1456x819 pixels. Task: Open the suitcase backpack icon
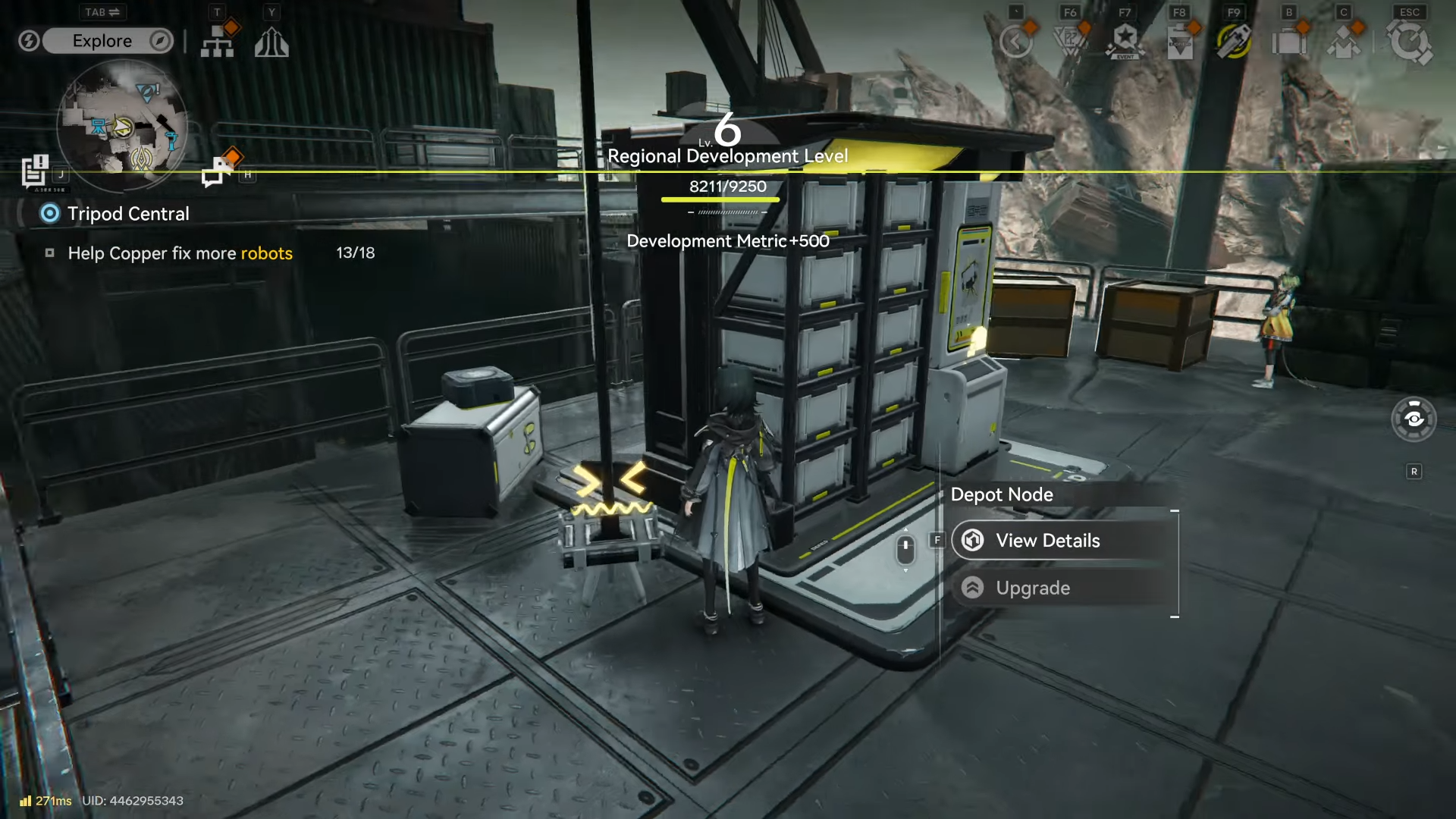coord(1288,42)
